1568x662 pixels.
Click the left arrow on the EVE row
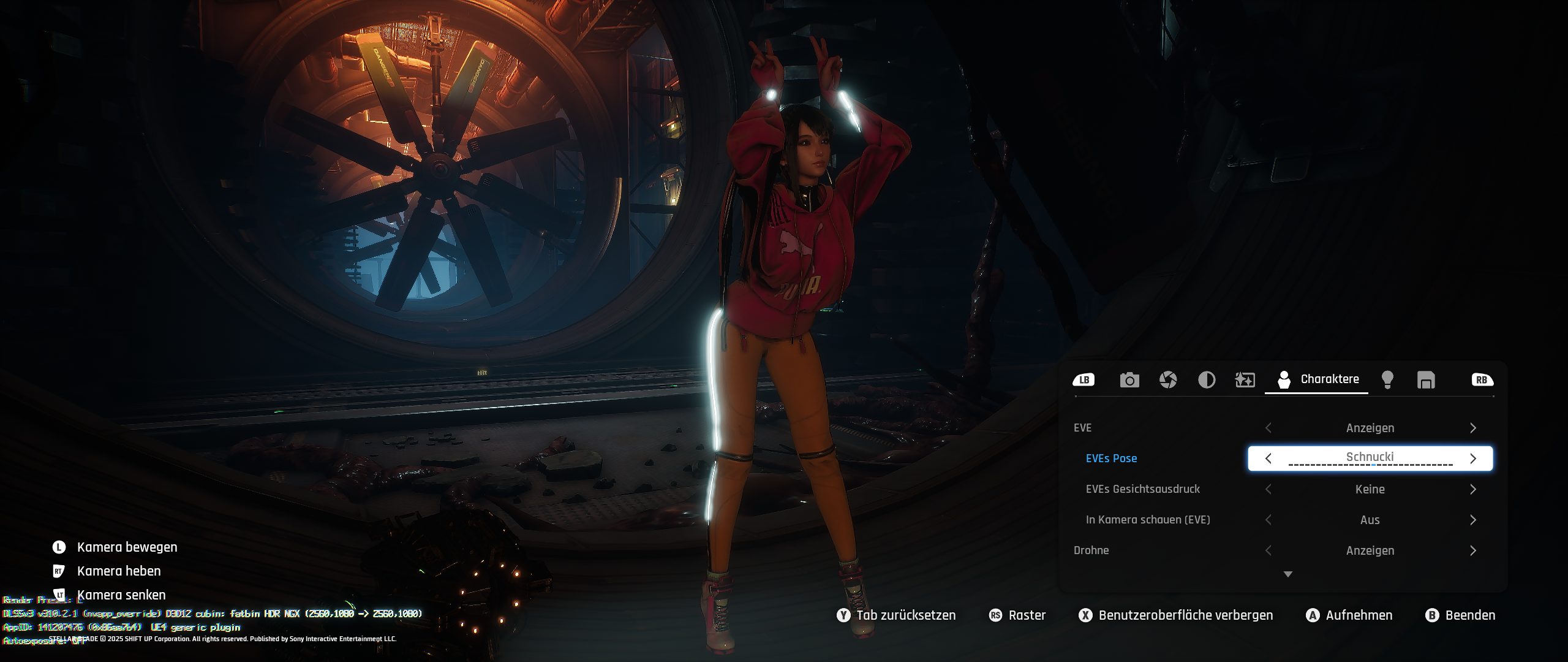1268,428
